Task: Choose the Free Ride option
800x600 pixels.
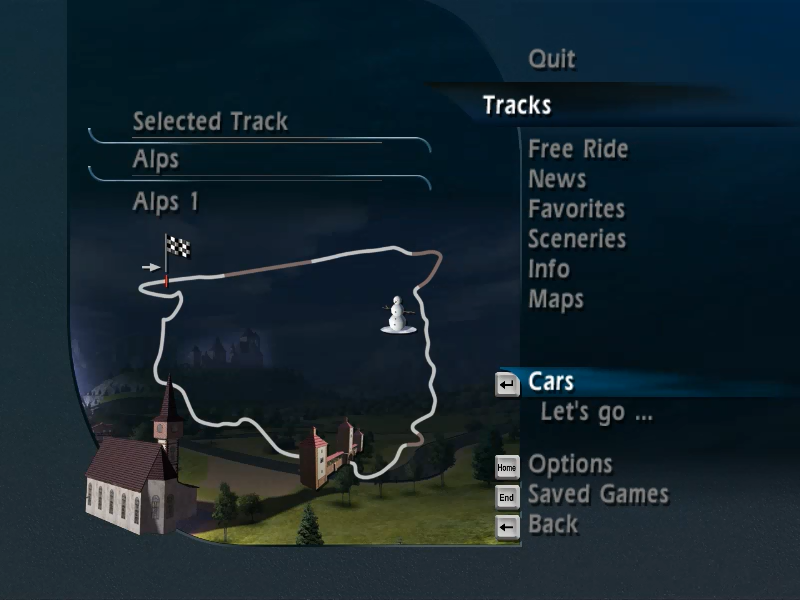Action: click(x=578, y=150)
